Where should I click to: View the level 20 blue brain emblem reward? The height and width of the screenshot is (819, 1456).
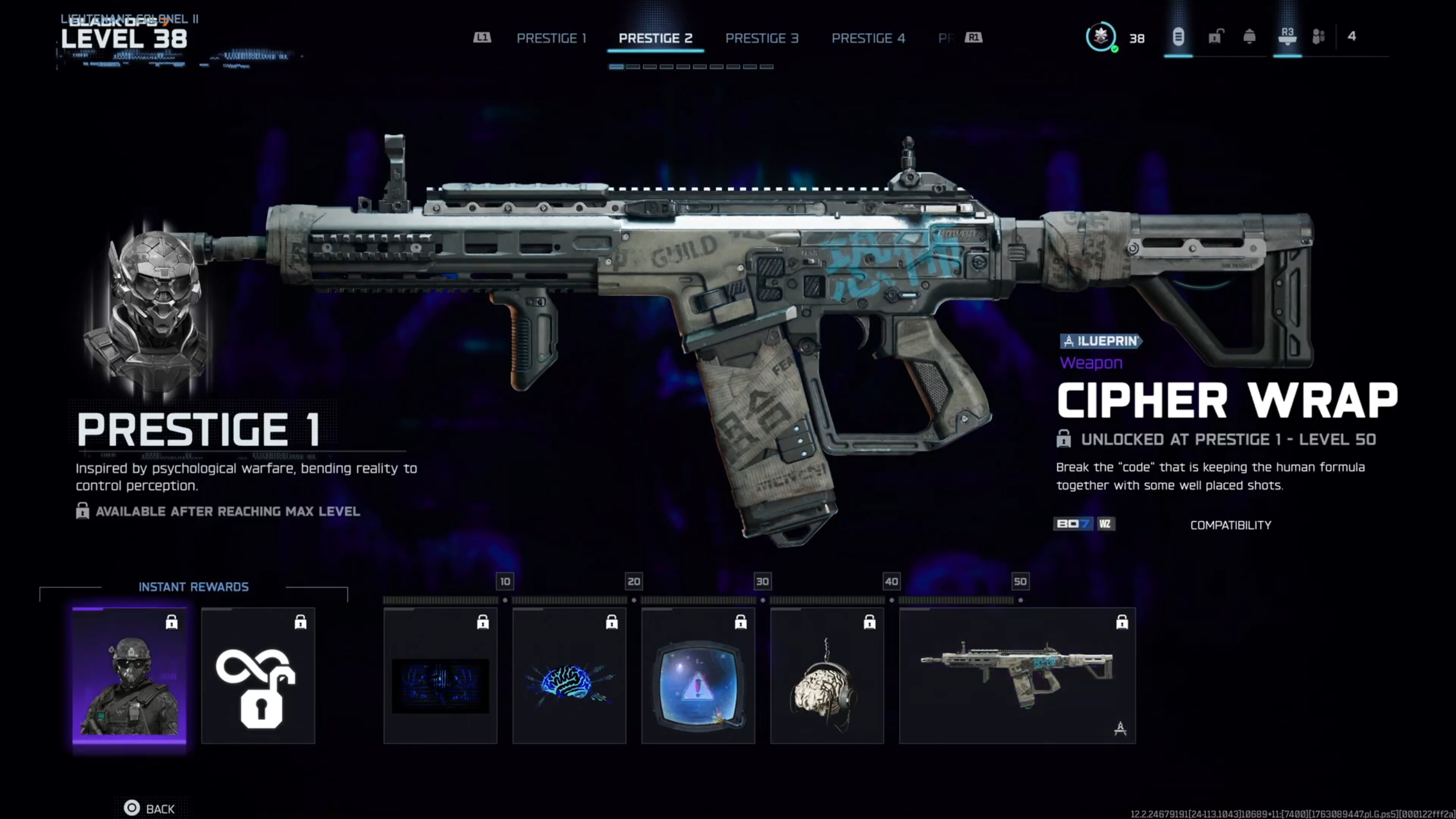[569, 676]
